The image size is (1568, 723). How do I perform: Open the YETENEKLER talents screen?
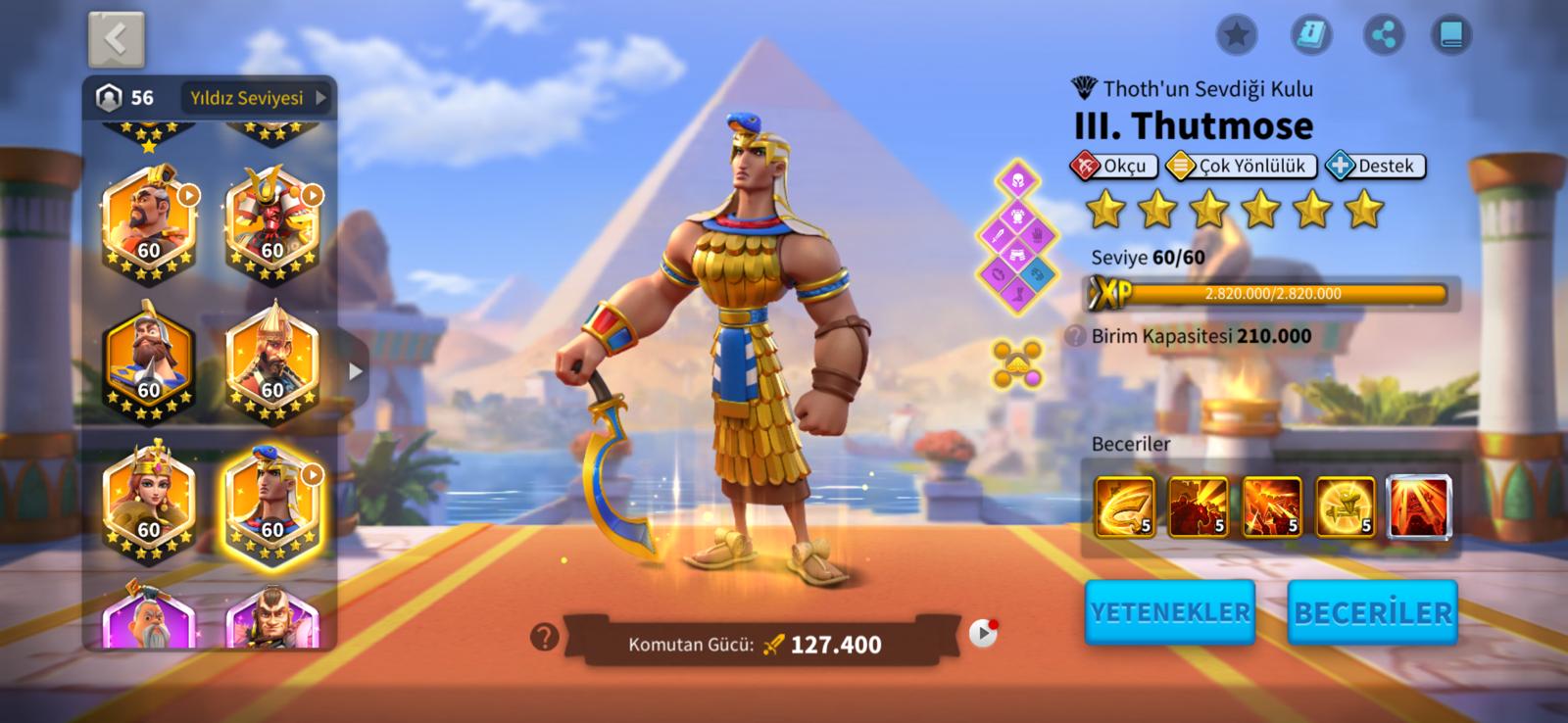pyautogui.click(x=1170, y=612)
